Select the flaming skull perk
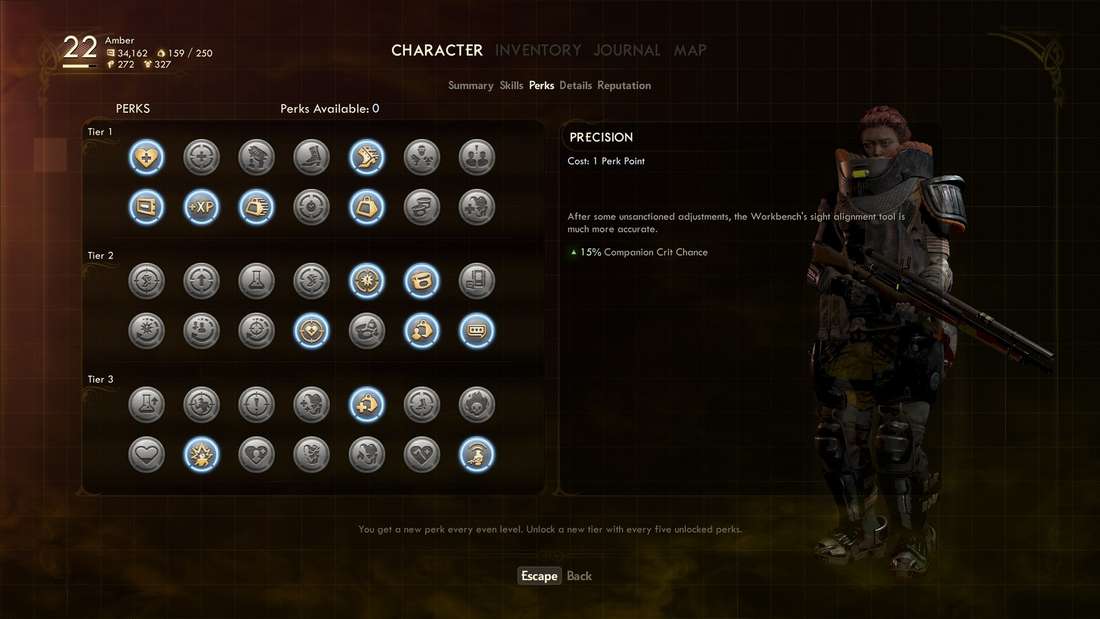1100x619 pixels. pyautogui.click(x=476, y=405)
